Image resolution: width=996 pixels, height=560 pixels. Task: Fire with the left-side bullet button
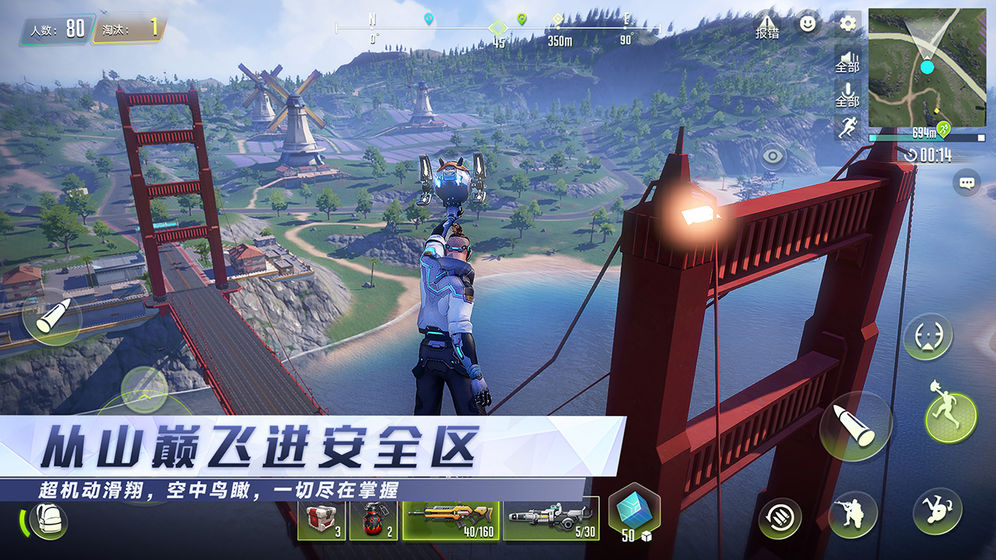pos(50,319)
